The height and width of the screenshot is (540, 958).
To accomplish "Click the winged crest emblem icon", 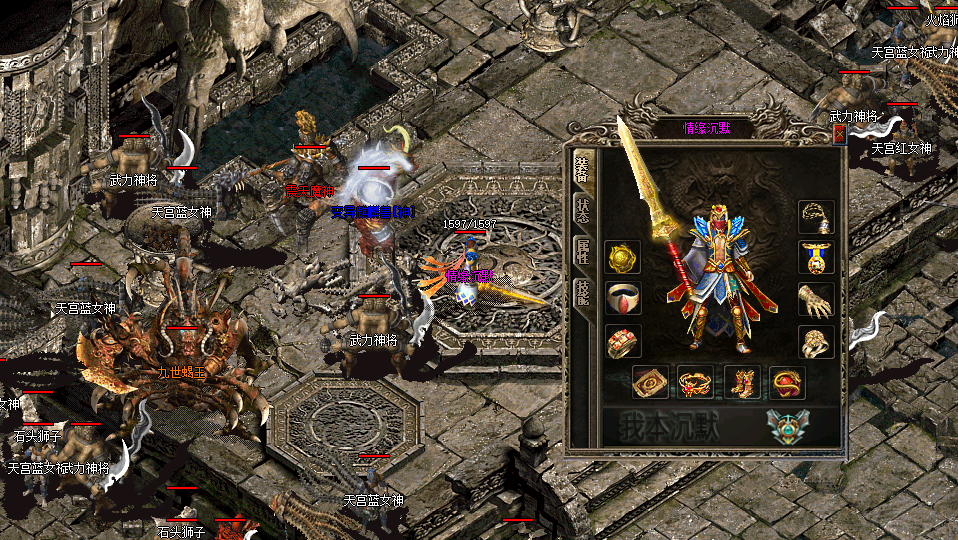I will [788, 426].
